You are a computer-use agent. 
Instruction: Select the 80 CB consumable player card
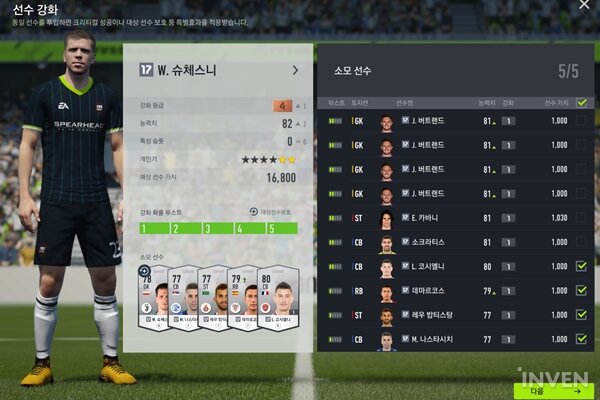tap(279, 299)
